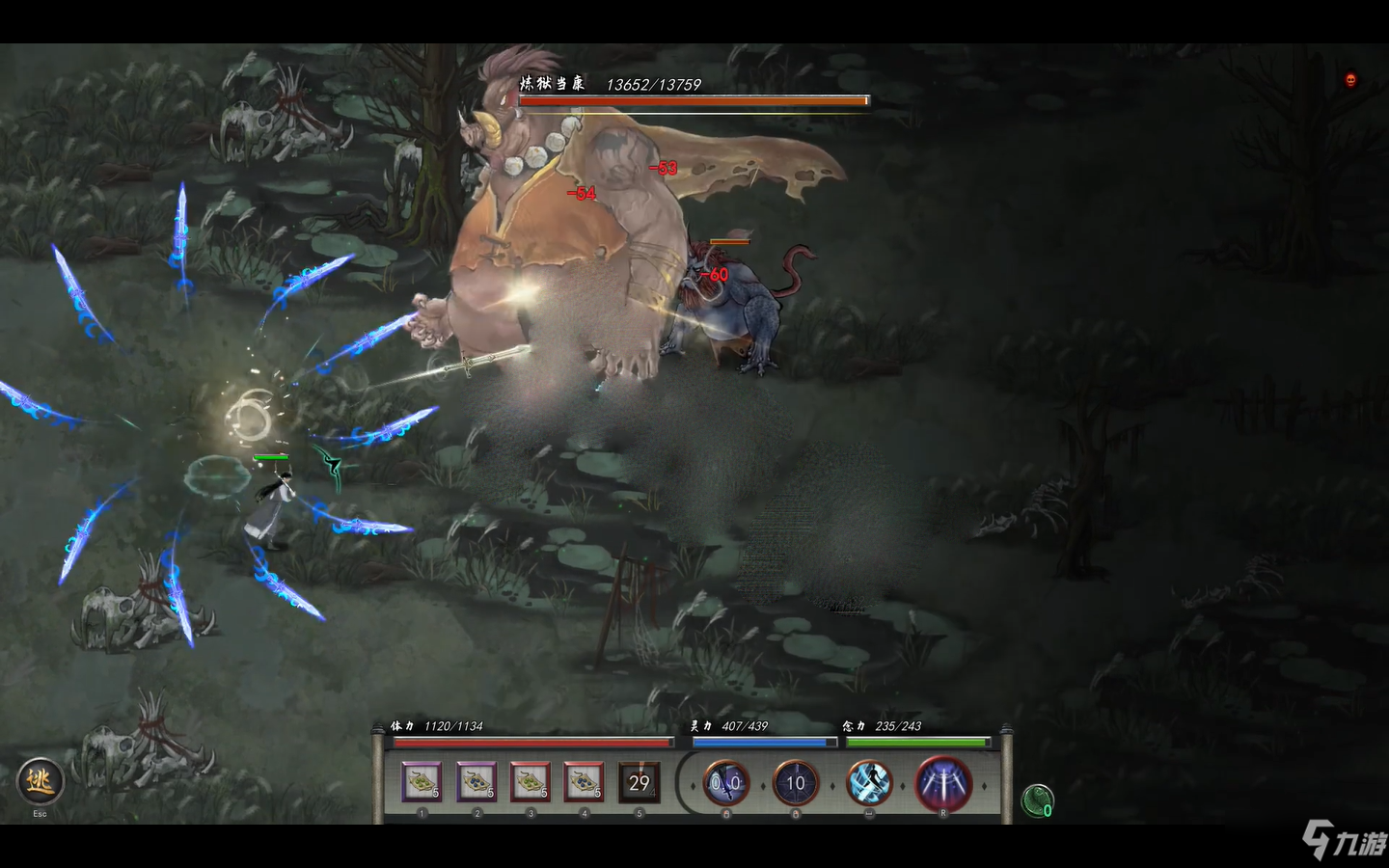Click the 逃 escape button
1389x868 pixels.
tap(41, 781)
